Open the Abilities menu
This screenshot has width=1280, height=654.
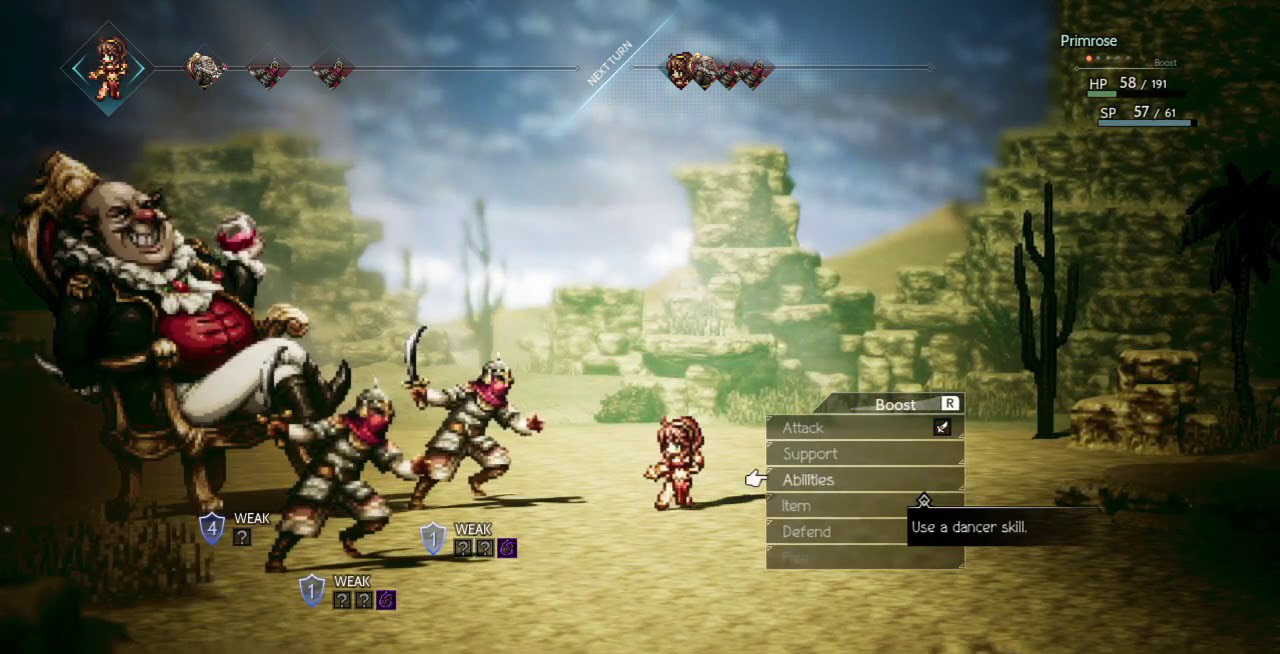tap(808, 480)
